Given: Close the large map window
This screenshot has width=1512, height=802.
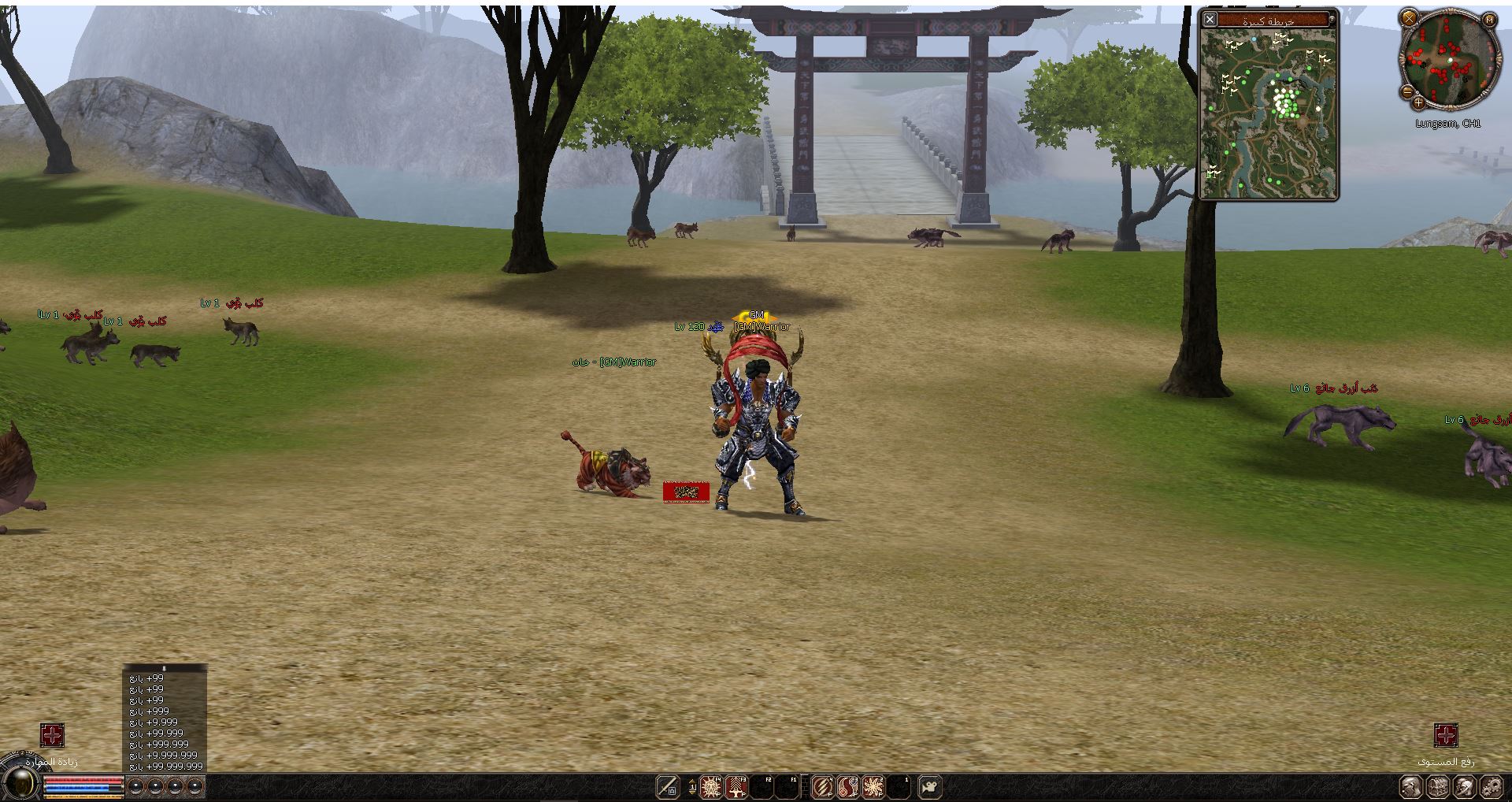Looking at the screenshot, I should pos(1210,19).
